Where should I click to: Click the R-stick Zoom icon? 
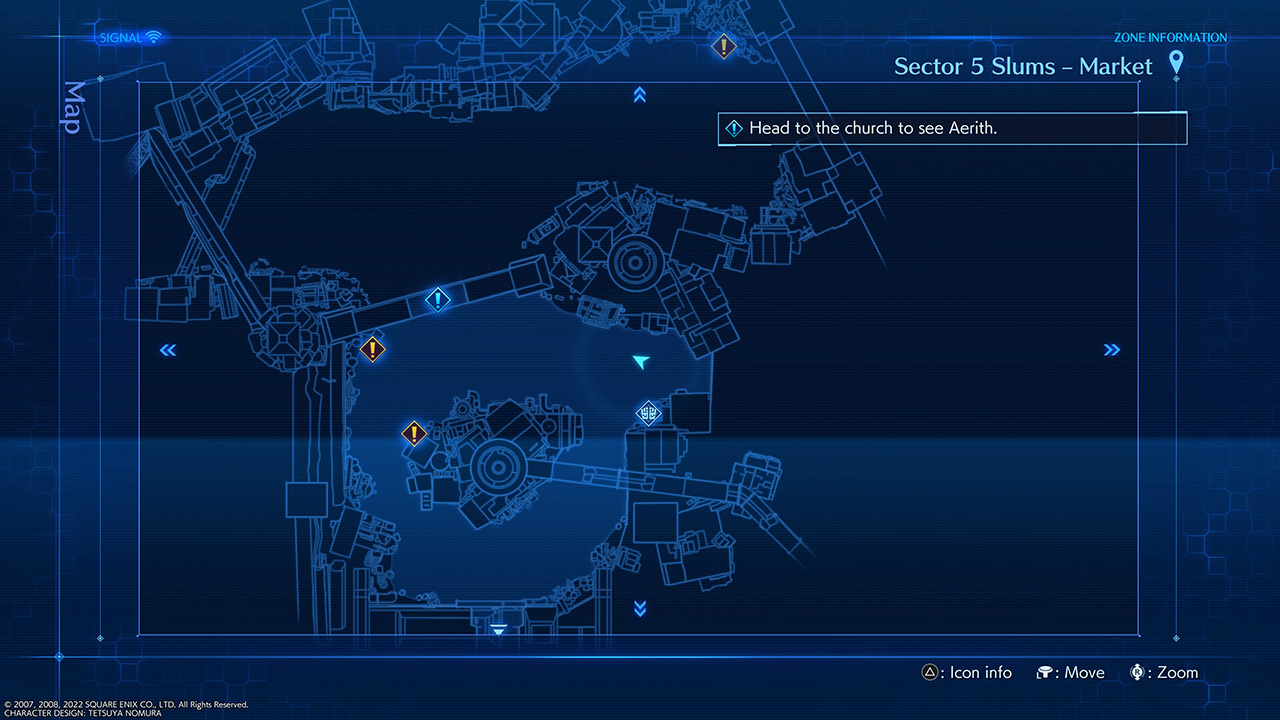point(1138,672)
